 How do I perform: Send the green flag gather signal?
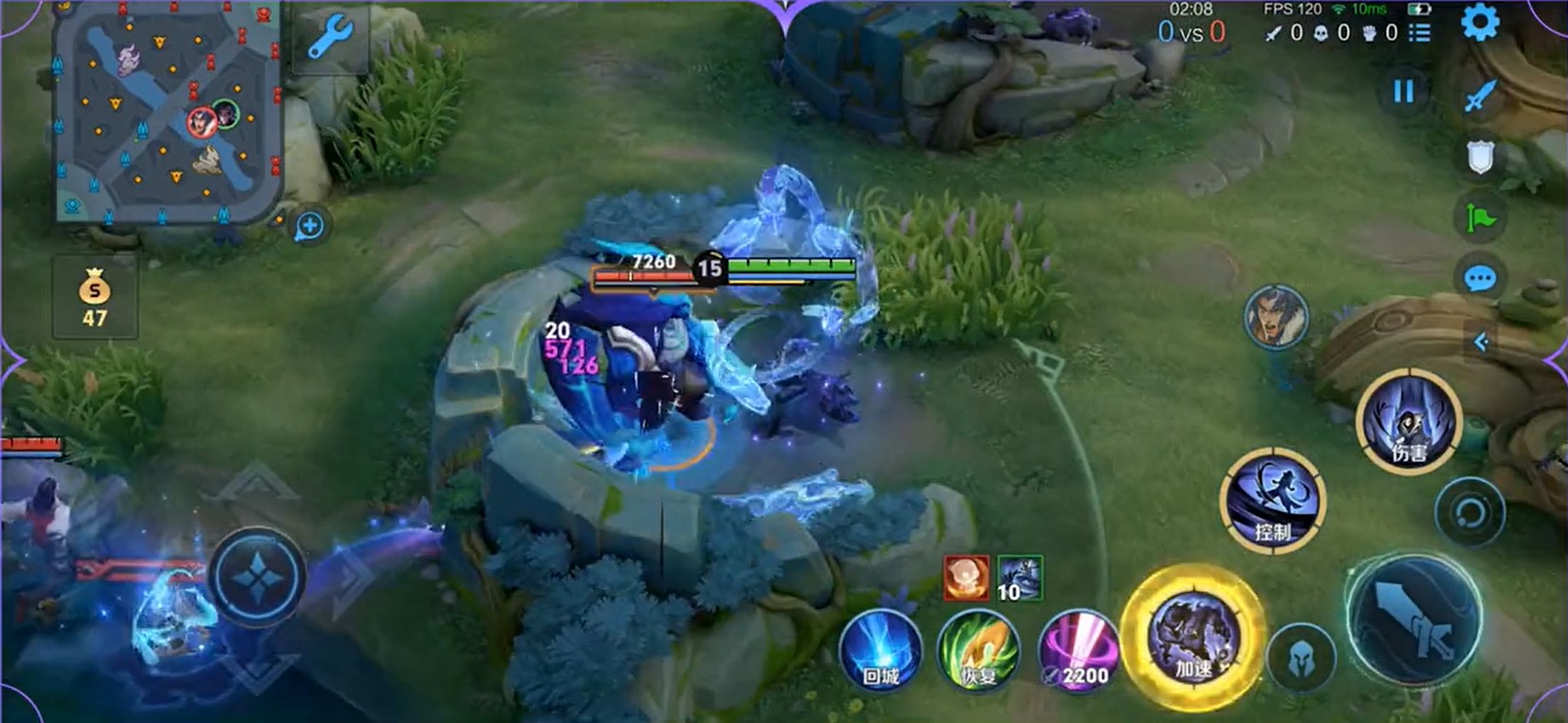(x=1480, y=218)
